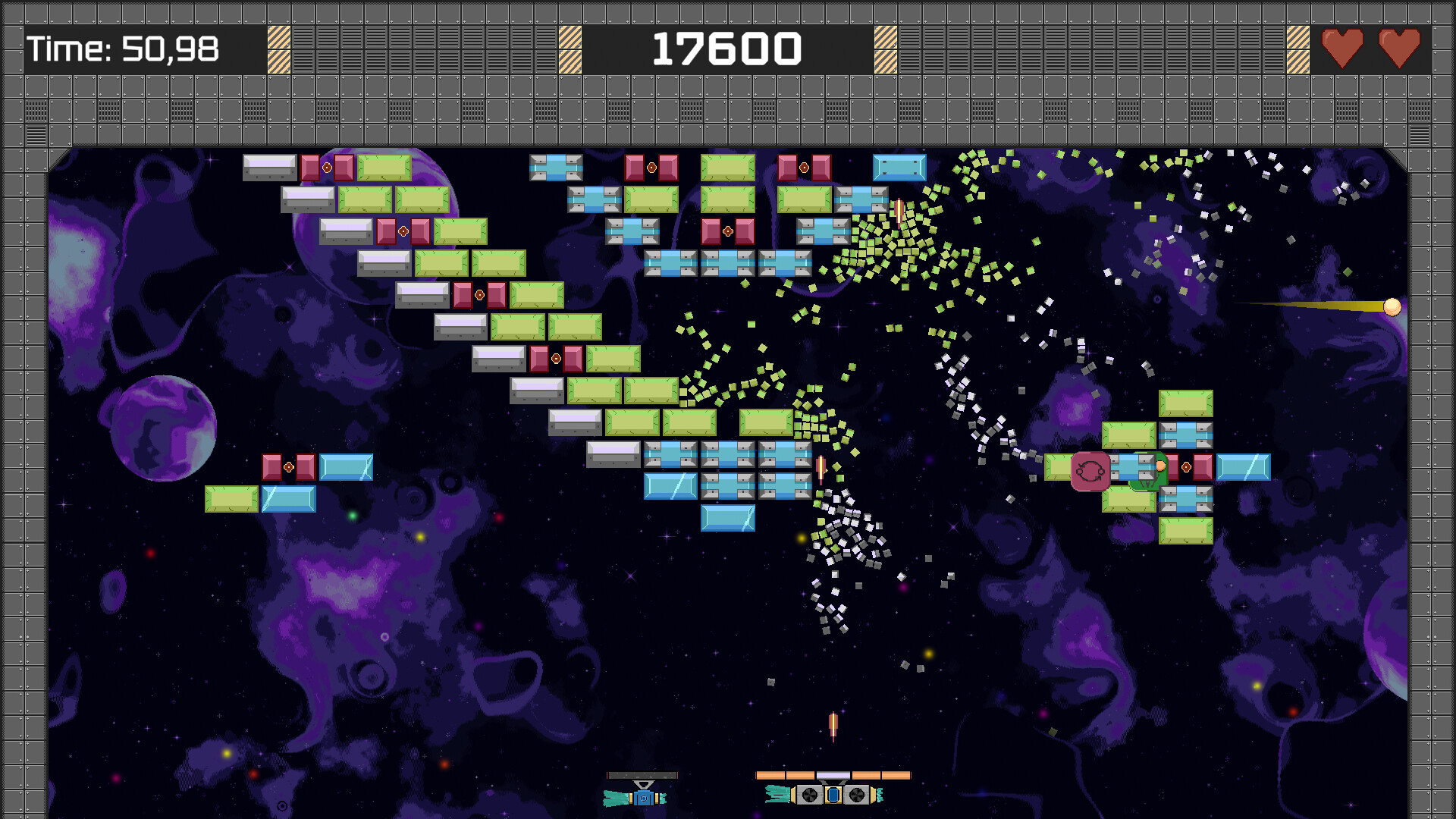
Task: Click the blue double-door brick below the power-up
Action: click(1187, 498)
